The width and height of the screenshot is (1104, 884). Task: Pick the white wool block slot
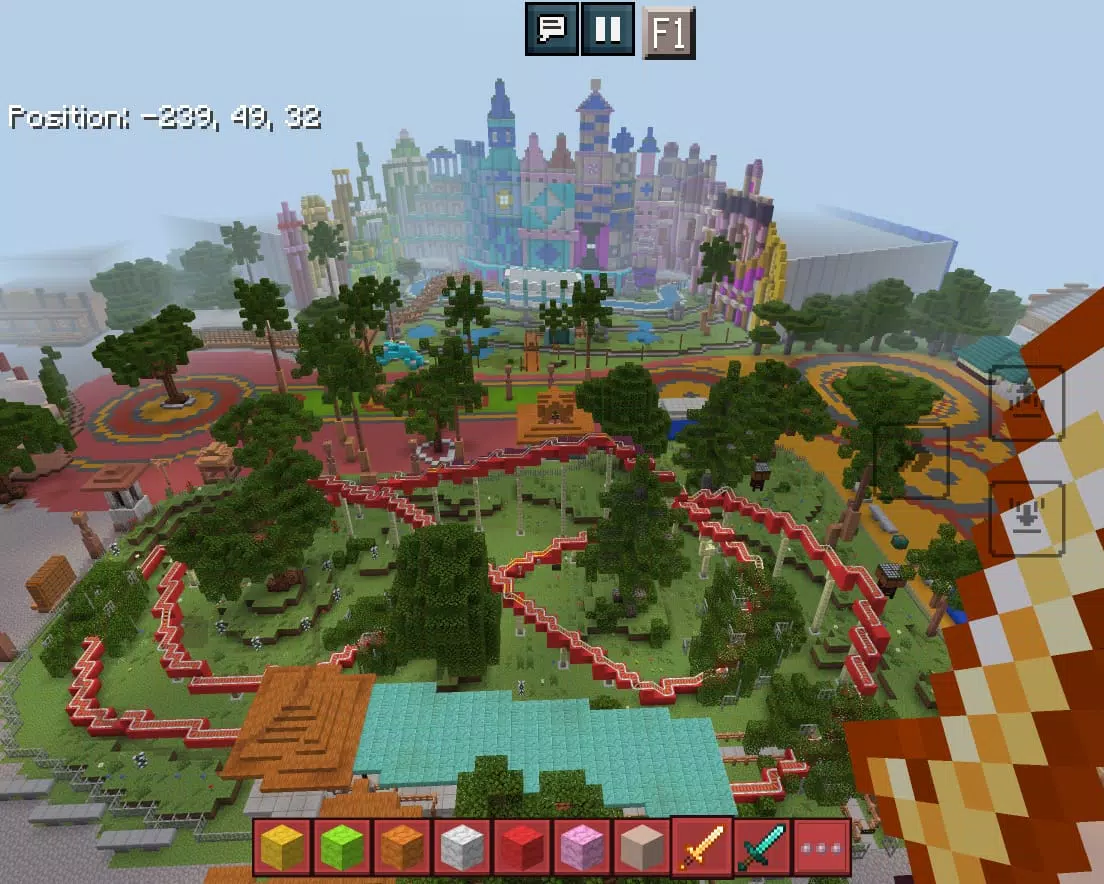(x=462, y=847)
